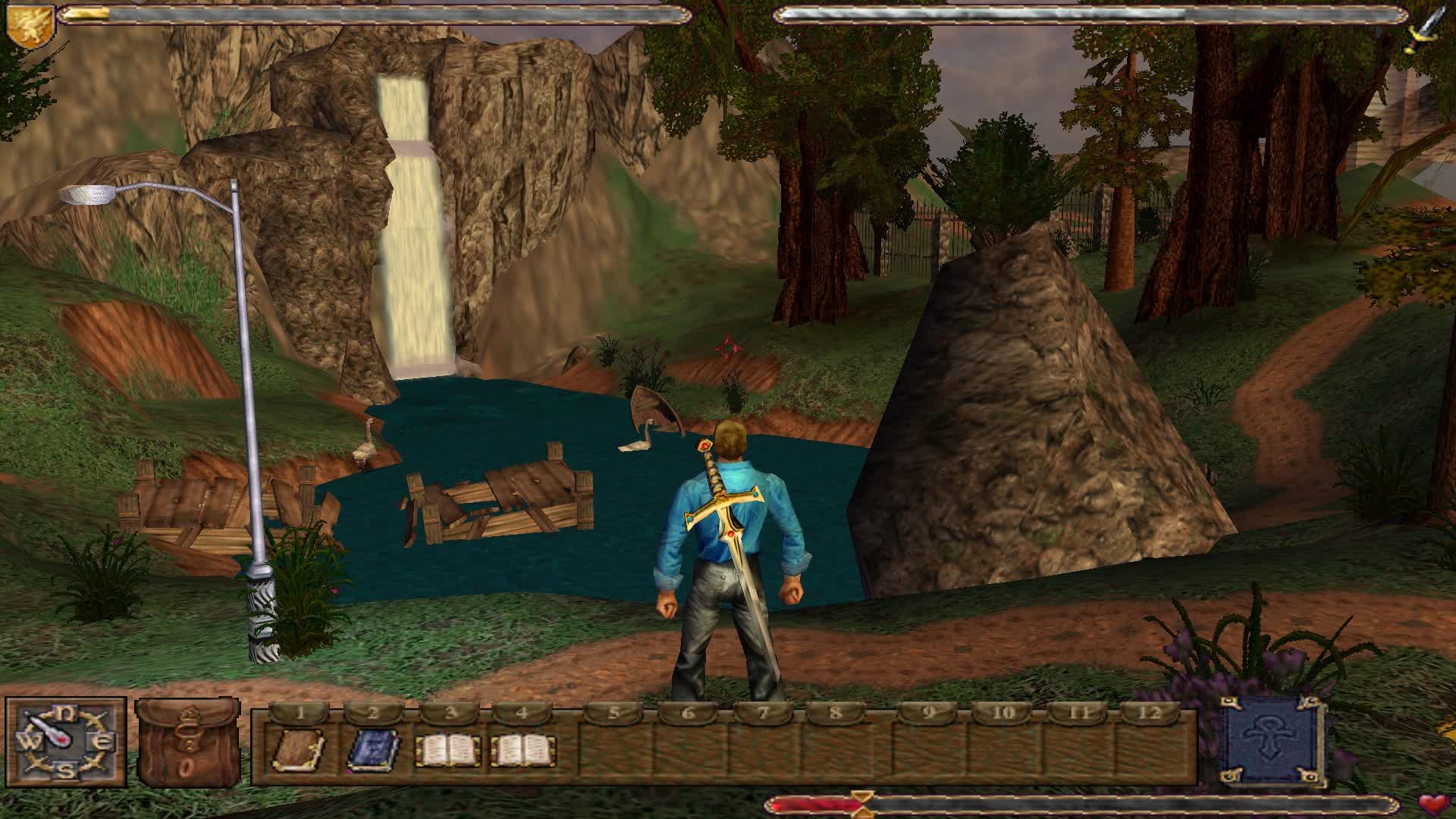
Task: Click the compass in the HUD
Action: click(x=66, y=742)
